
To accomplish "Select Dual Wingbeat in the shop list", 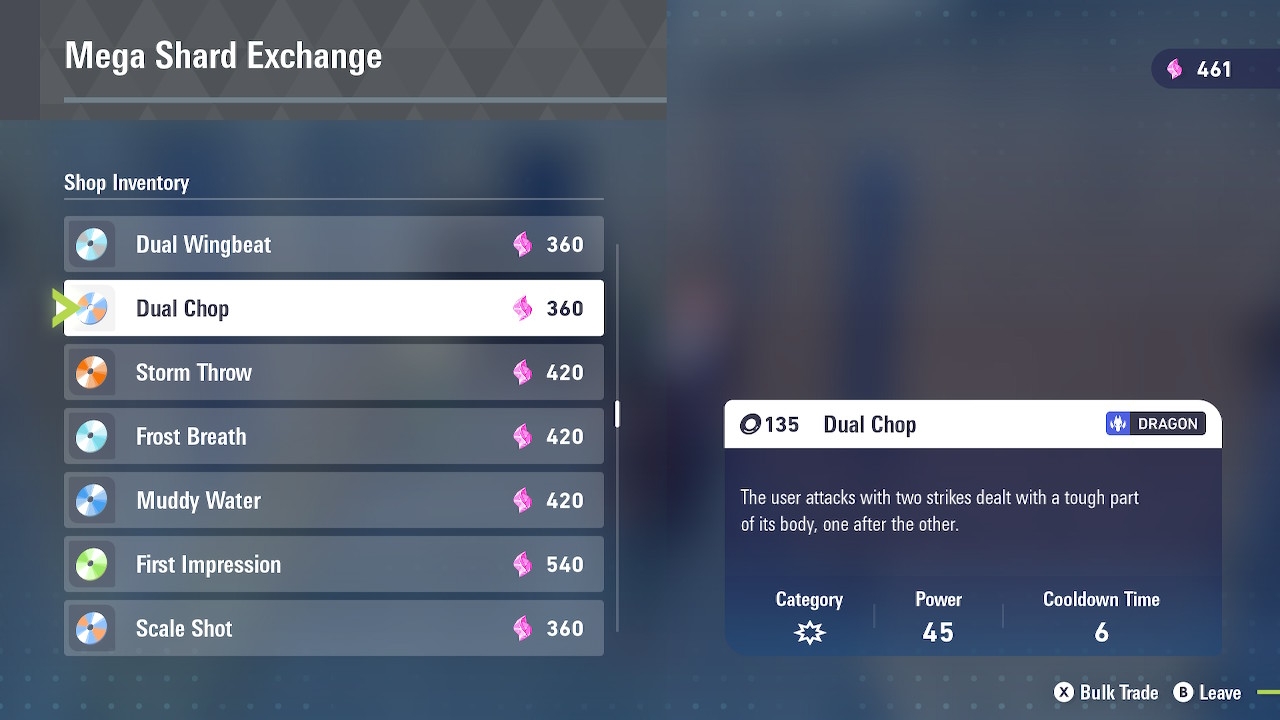I will point(334,244).
